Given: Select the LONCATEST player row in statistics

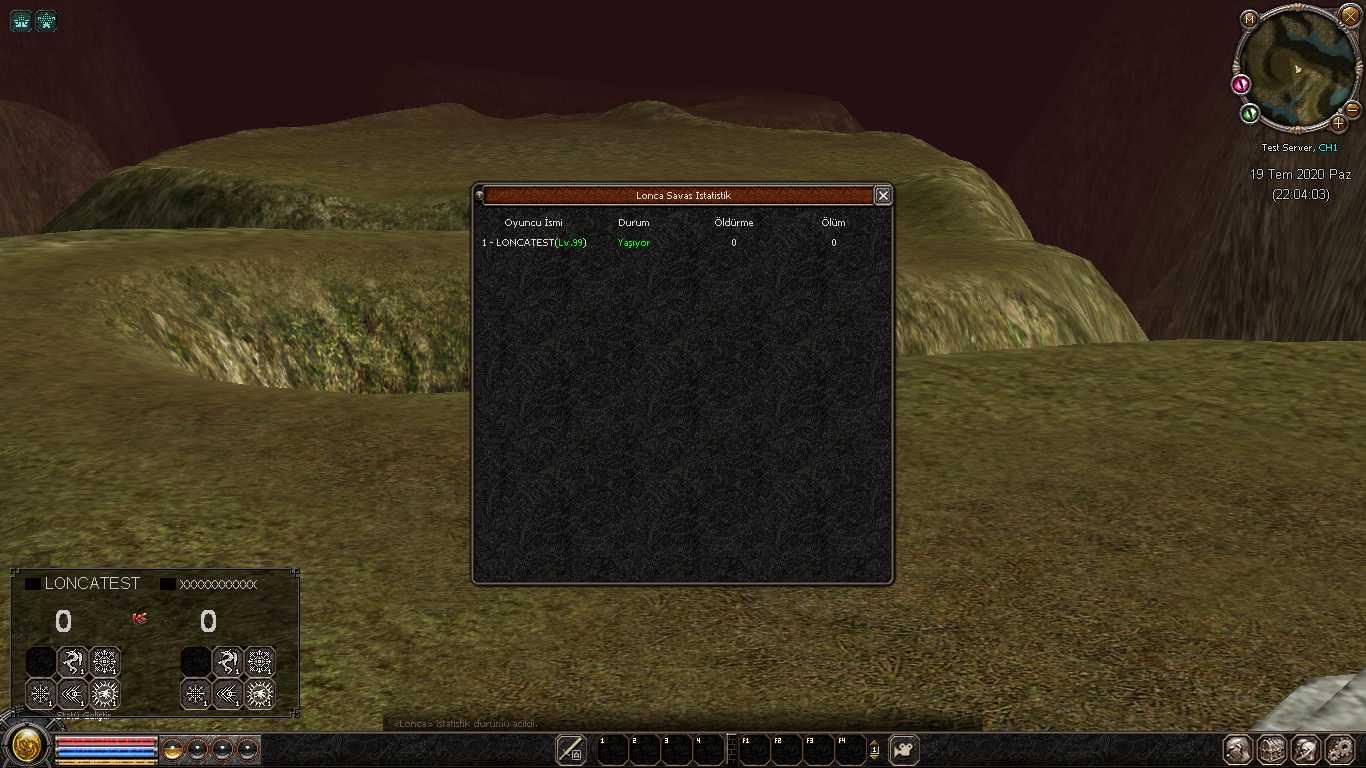Looking at the screenshot, I should click(534, 243).
